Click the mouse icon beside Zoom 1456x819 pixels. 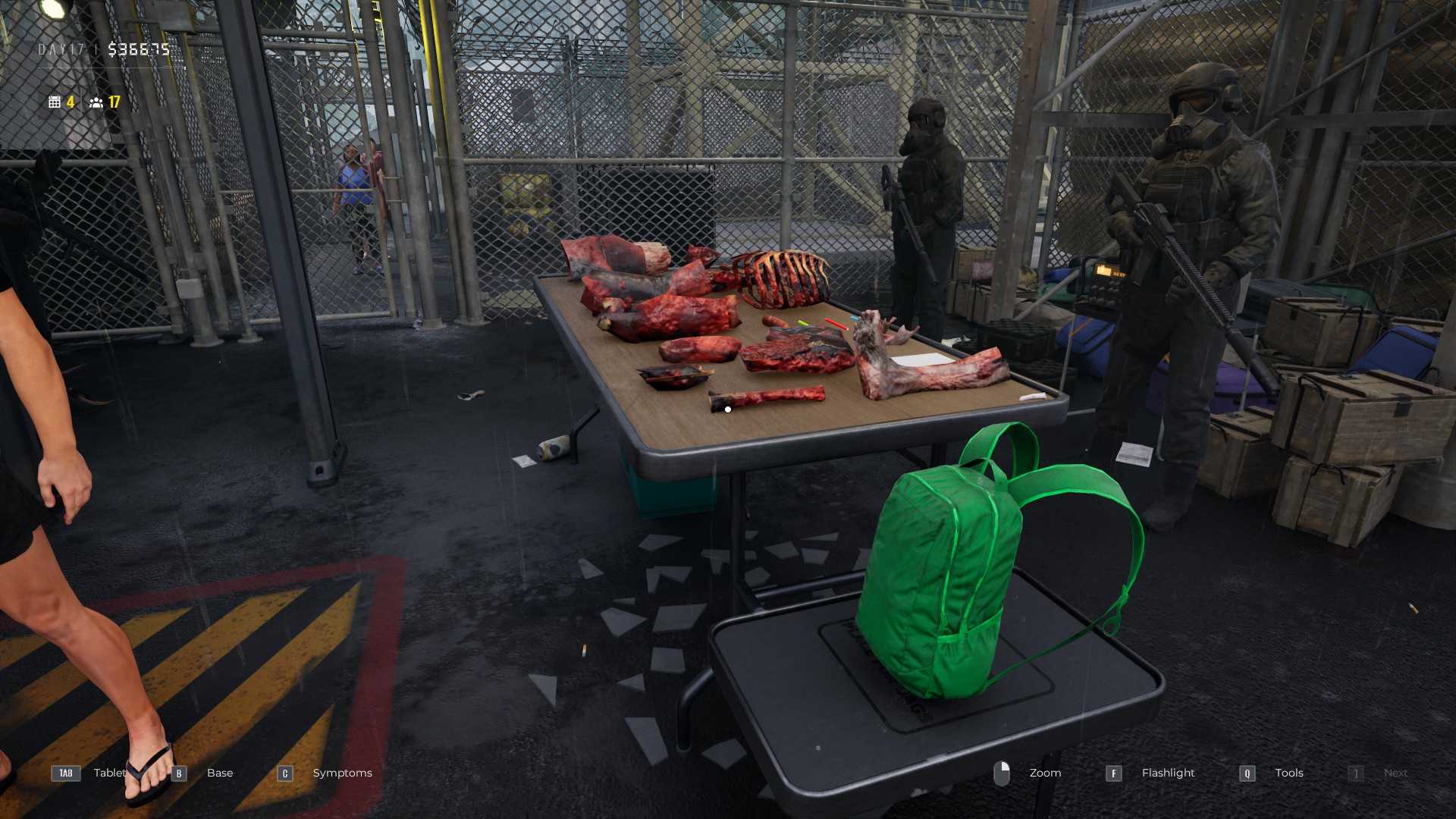[1003, 773]
